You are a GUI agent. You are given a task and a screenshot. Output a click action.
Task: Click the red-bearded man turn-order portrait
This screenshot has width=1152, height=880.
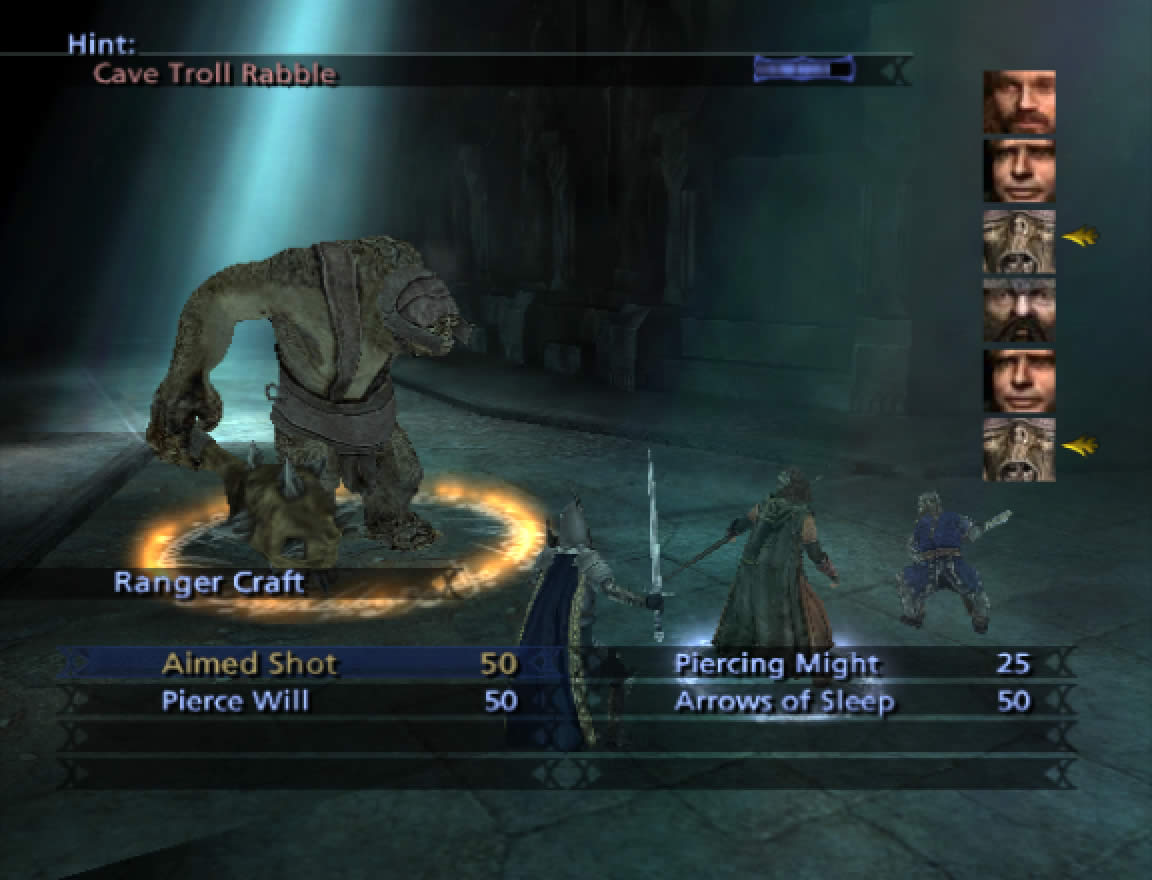[x=1019, y=102]
